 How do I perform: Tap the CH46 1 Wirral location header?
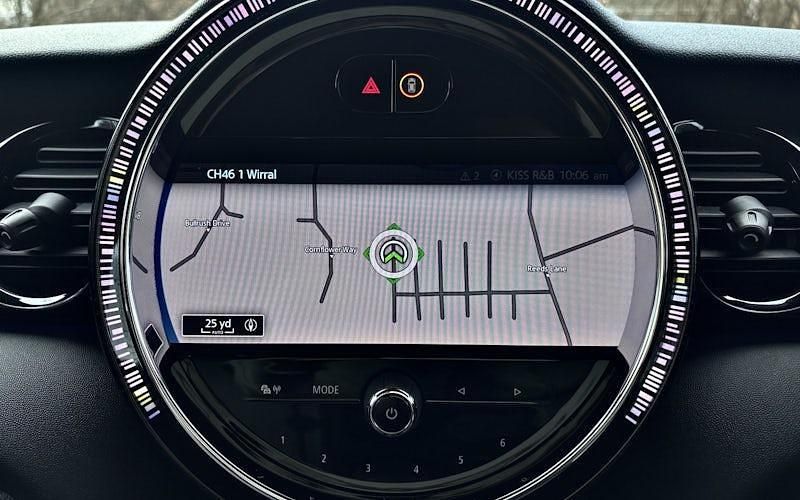(x=242, y=174)
